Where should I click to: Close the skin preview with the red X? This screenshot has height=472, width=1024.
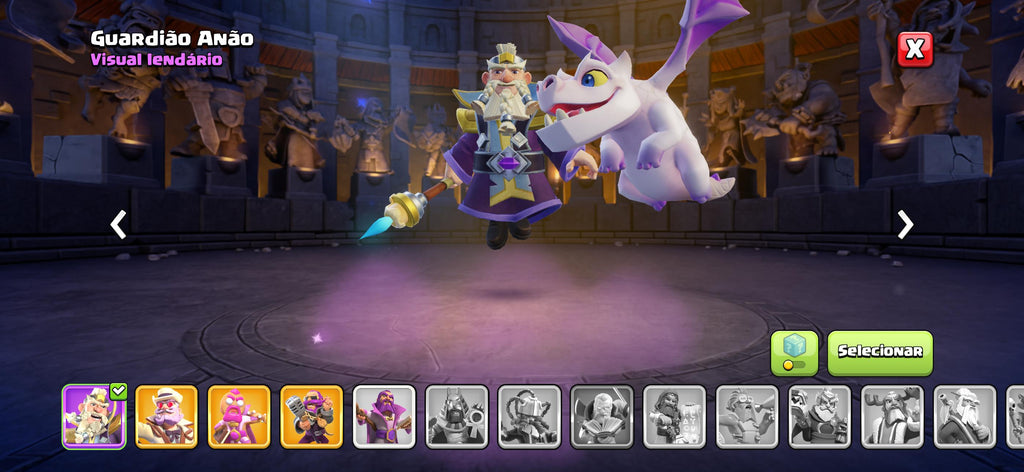(914, 49)
